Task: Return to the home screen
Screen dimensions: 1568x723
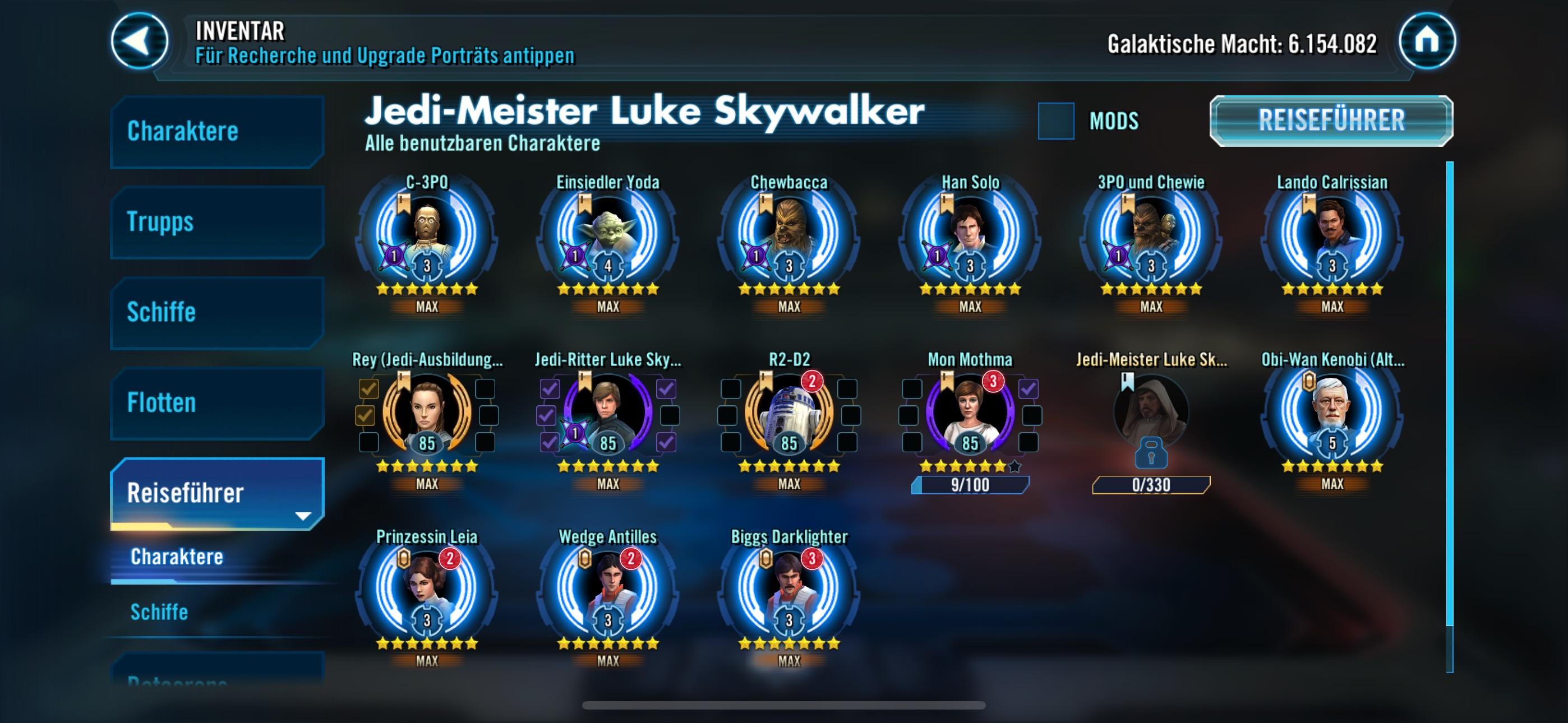Action: pyautogui.click(x=1427, y=41)
